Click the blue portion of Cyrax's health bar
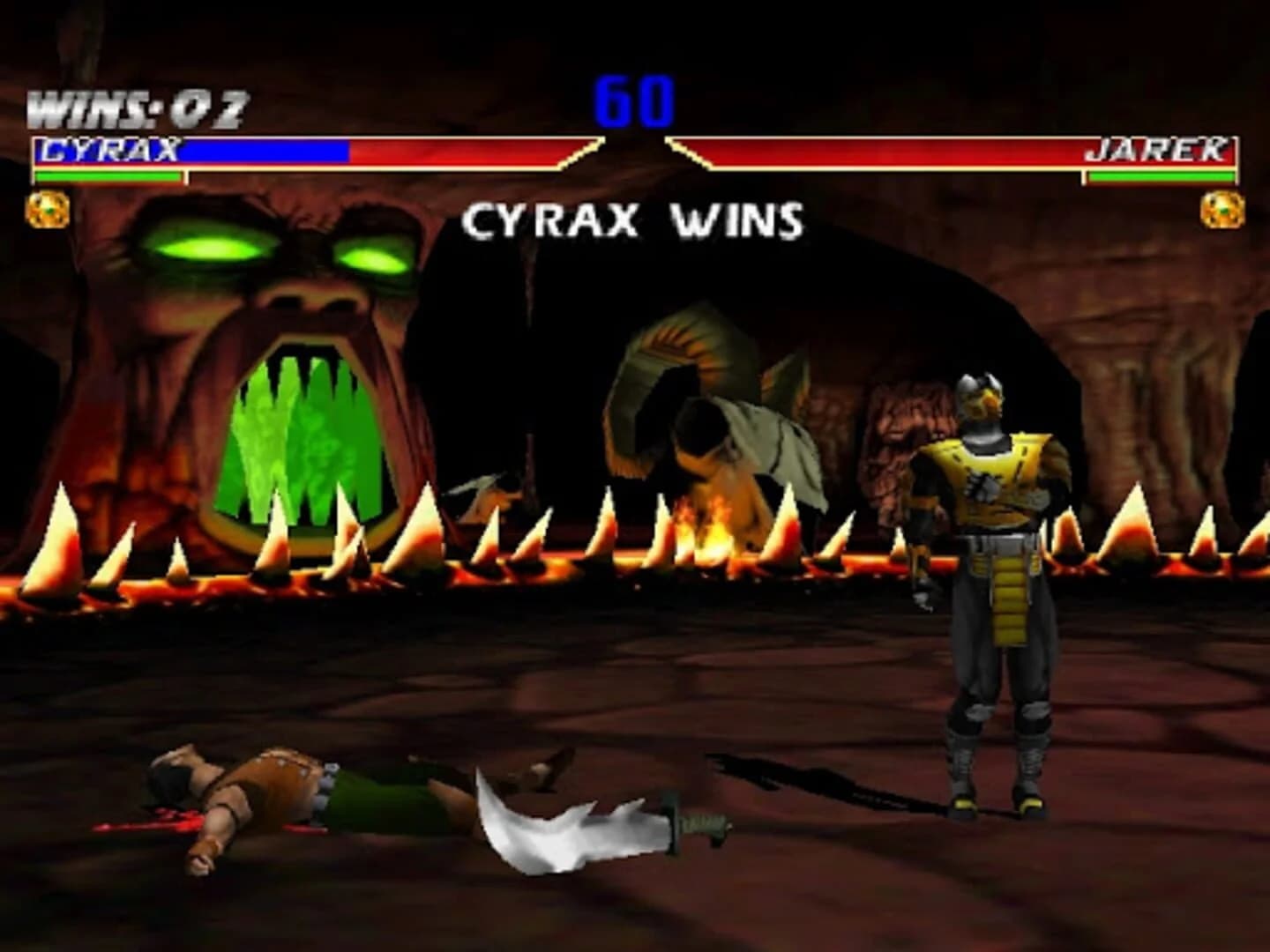 click(x=265, y=152)
